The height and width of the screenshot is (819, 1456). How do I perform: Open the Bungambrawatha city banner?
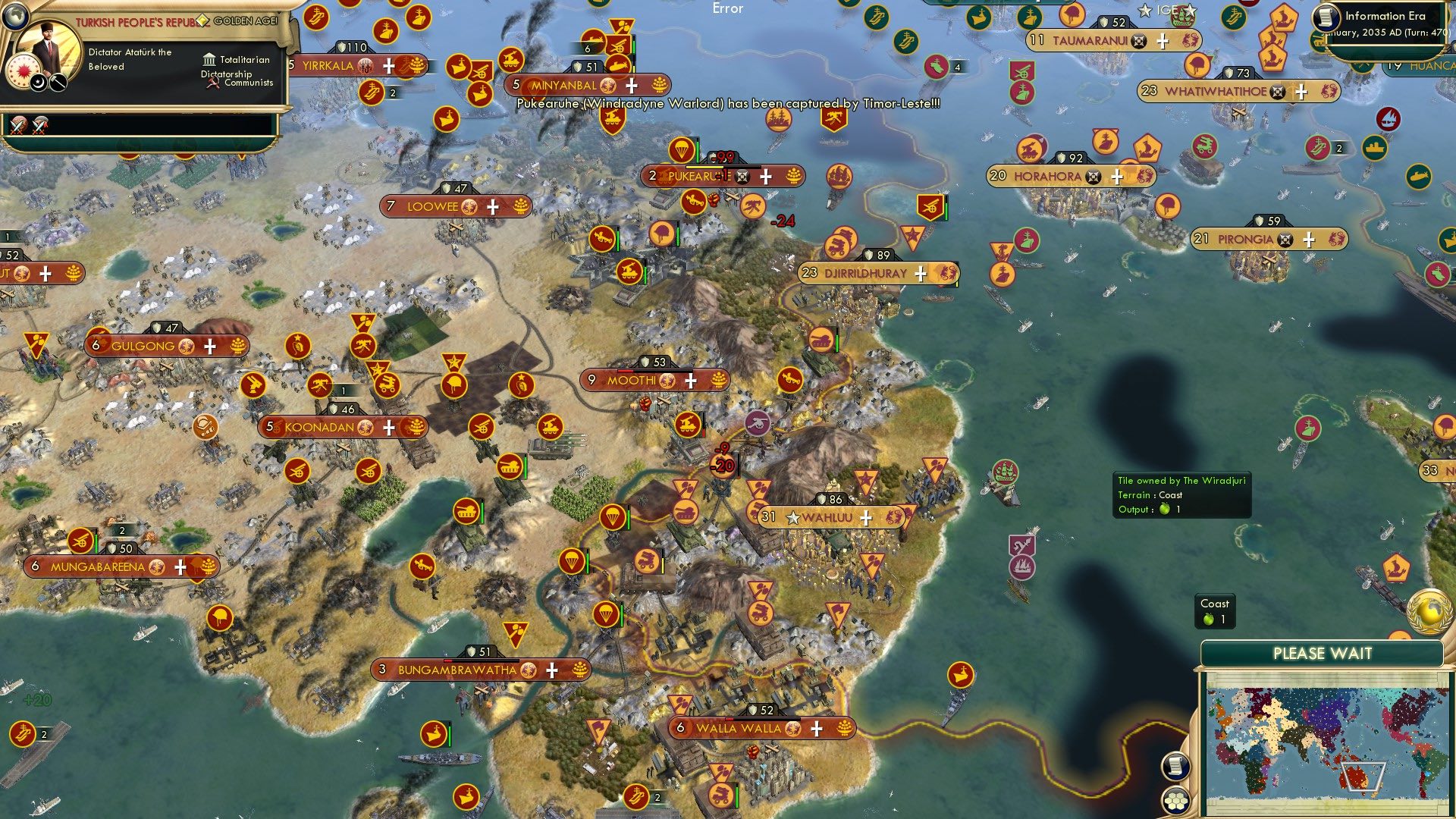pos(457,670)
